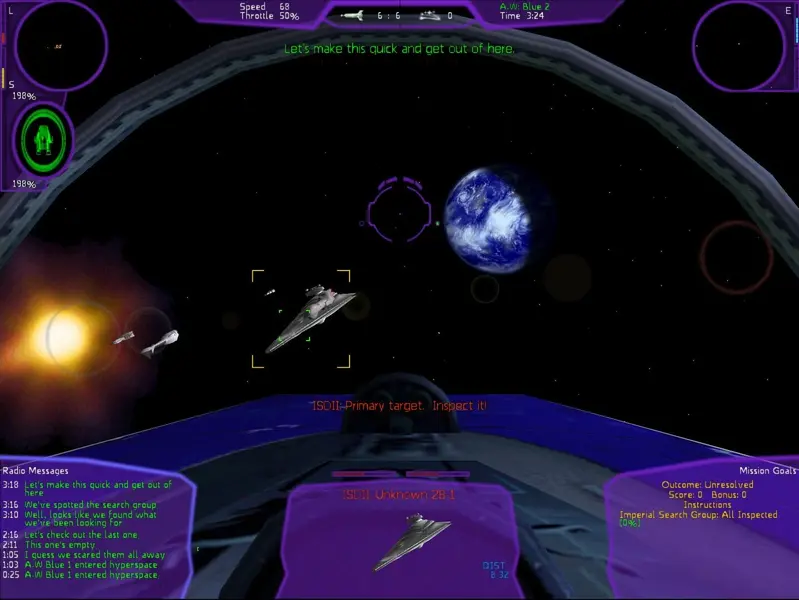Click the forward sensor scope
This screenshot has height=600, width=799.
(x=60, y=45)
